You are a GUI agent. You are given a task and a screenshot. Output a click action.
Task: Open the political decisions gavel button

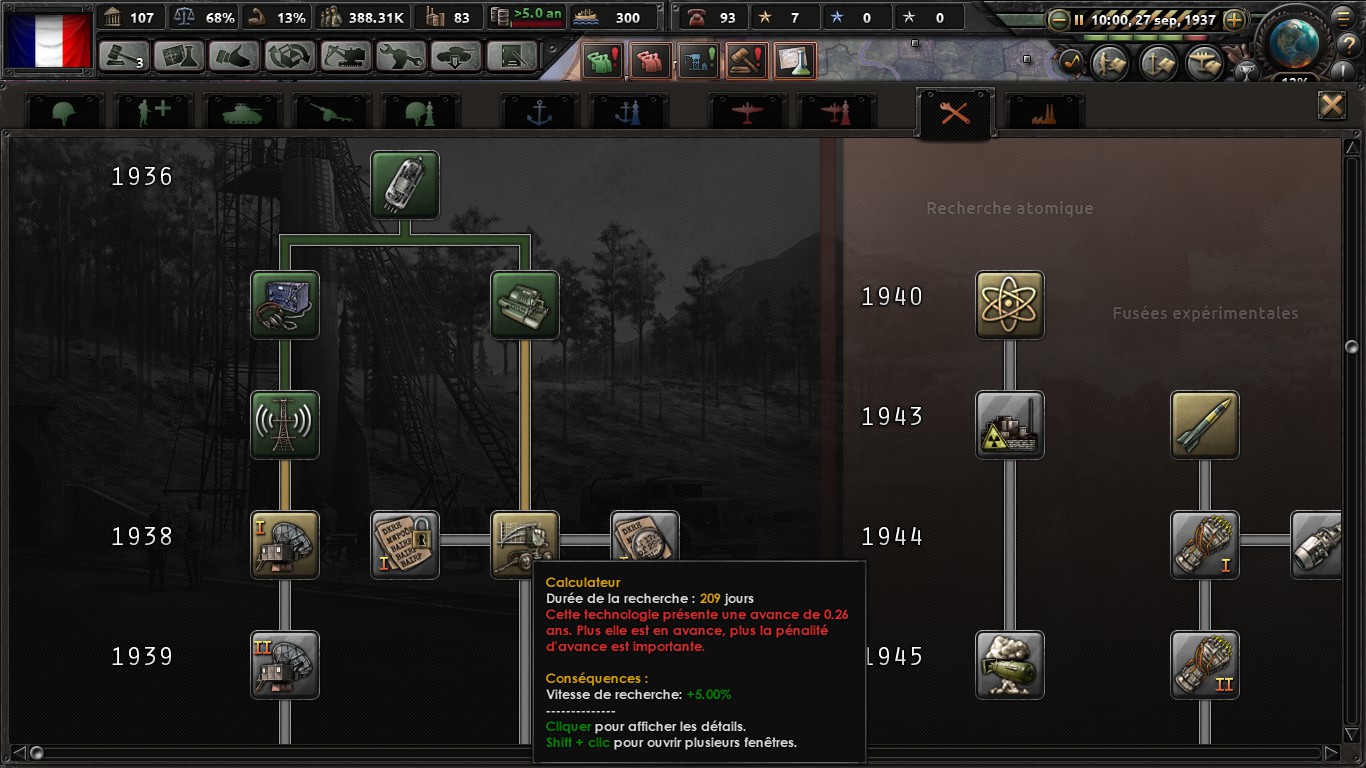(x=124, y=56)
